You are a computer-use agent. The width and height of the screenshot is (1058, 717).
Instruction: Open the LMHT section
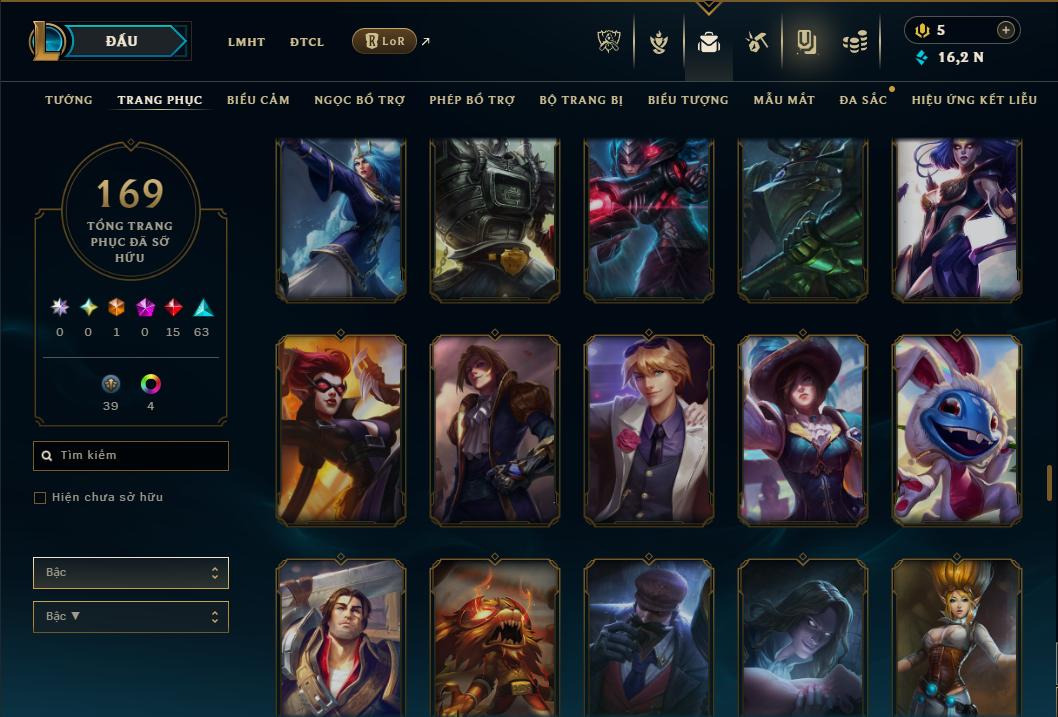246,42
